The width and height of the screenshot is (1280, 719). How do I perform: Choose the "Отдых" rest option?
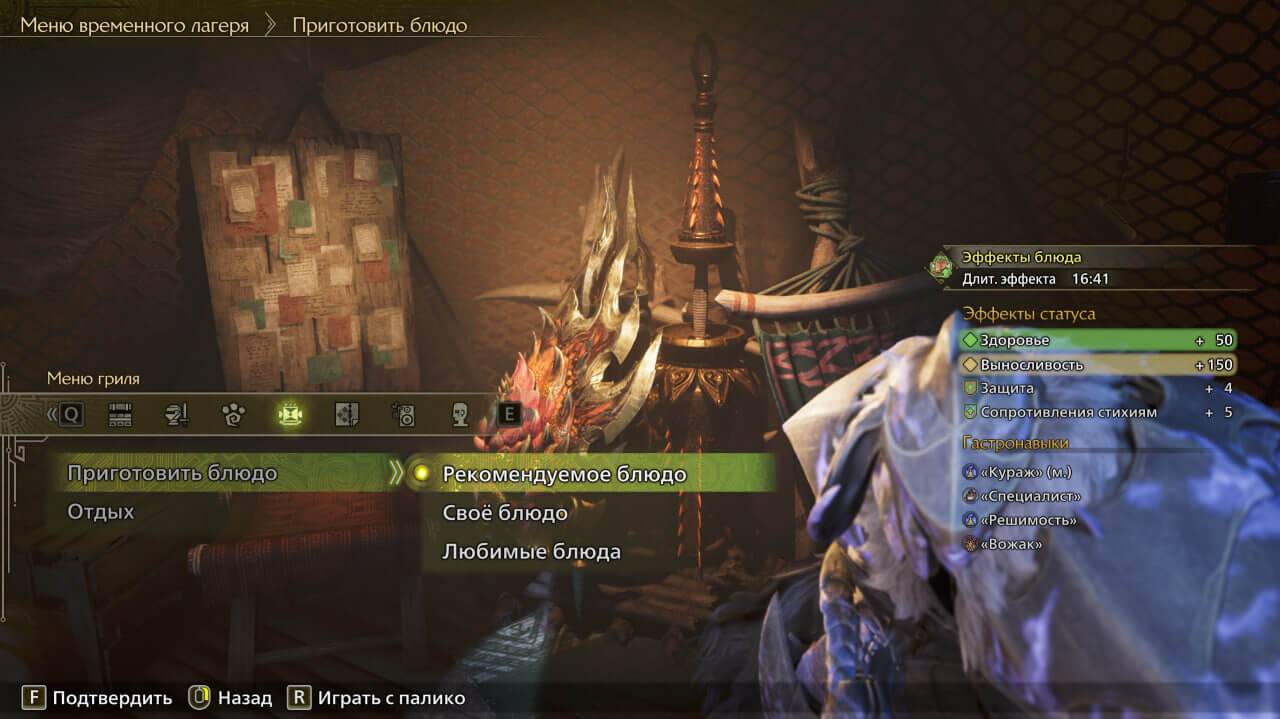(101, 512)
